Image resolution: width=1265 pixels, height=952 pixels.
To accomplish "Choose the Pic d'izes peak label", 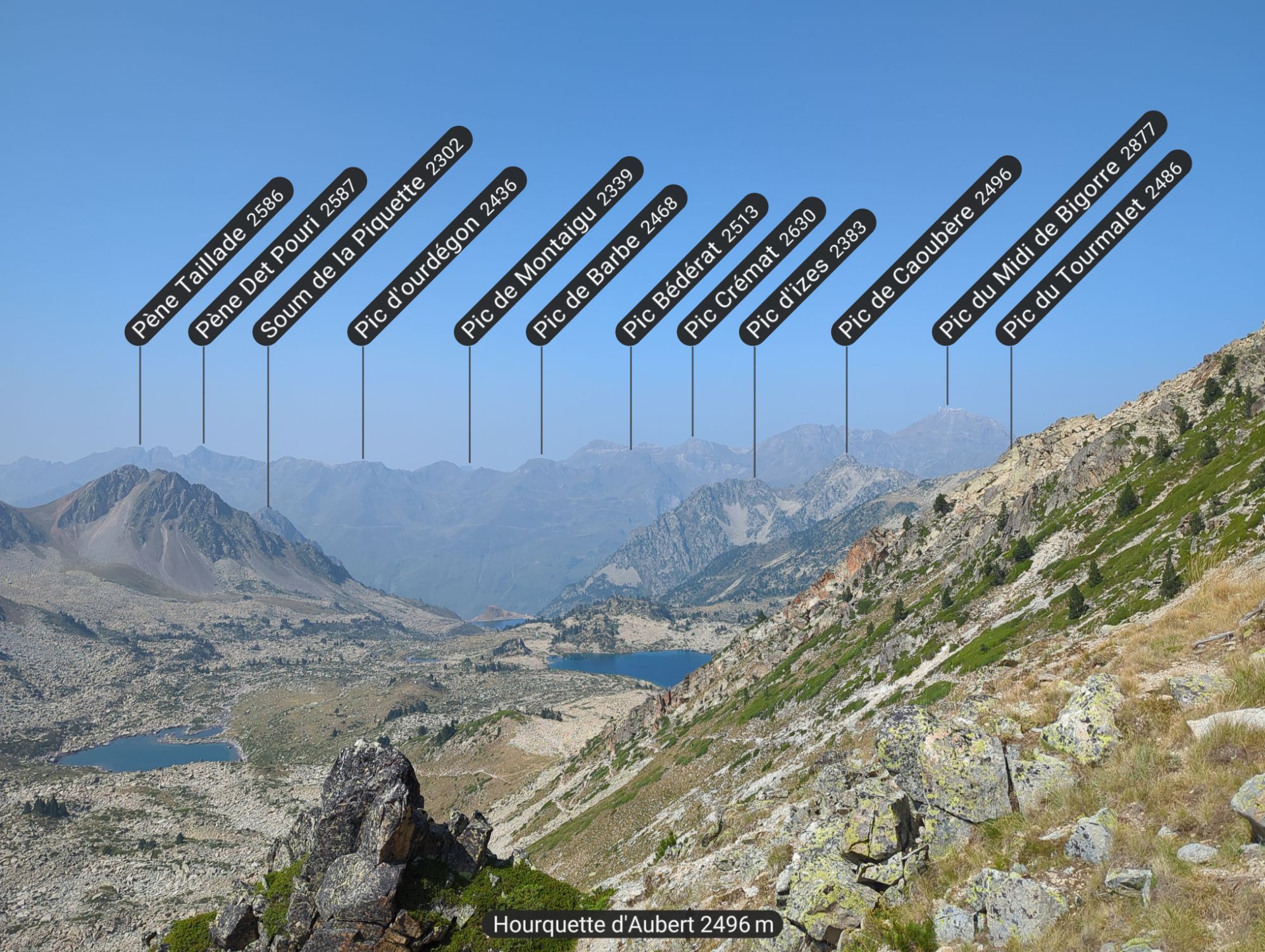I will (807, 277).
